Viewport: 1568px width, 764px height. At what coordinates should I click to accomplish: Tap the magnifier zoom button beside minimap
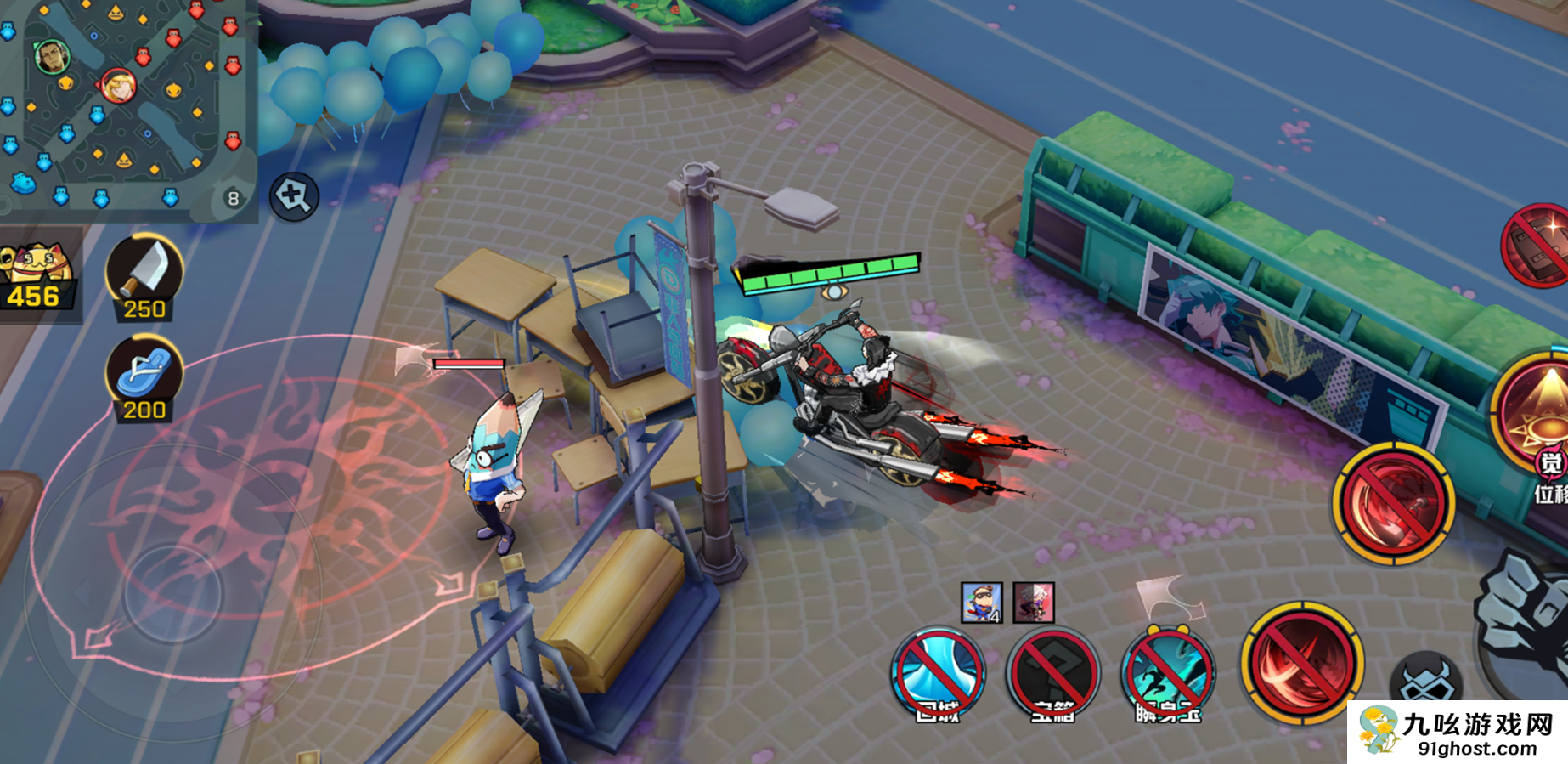pos(294,196)
